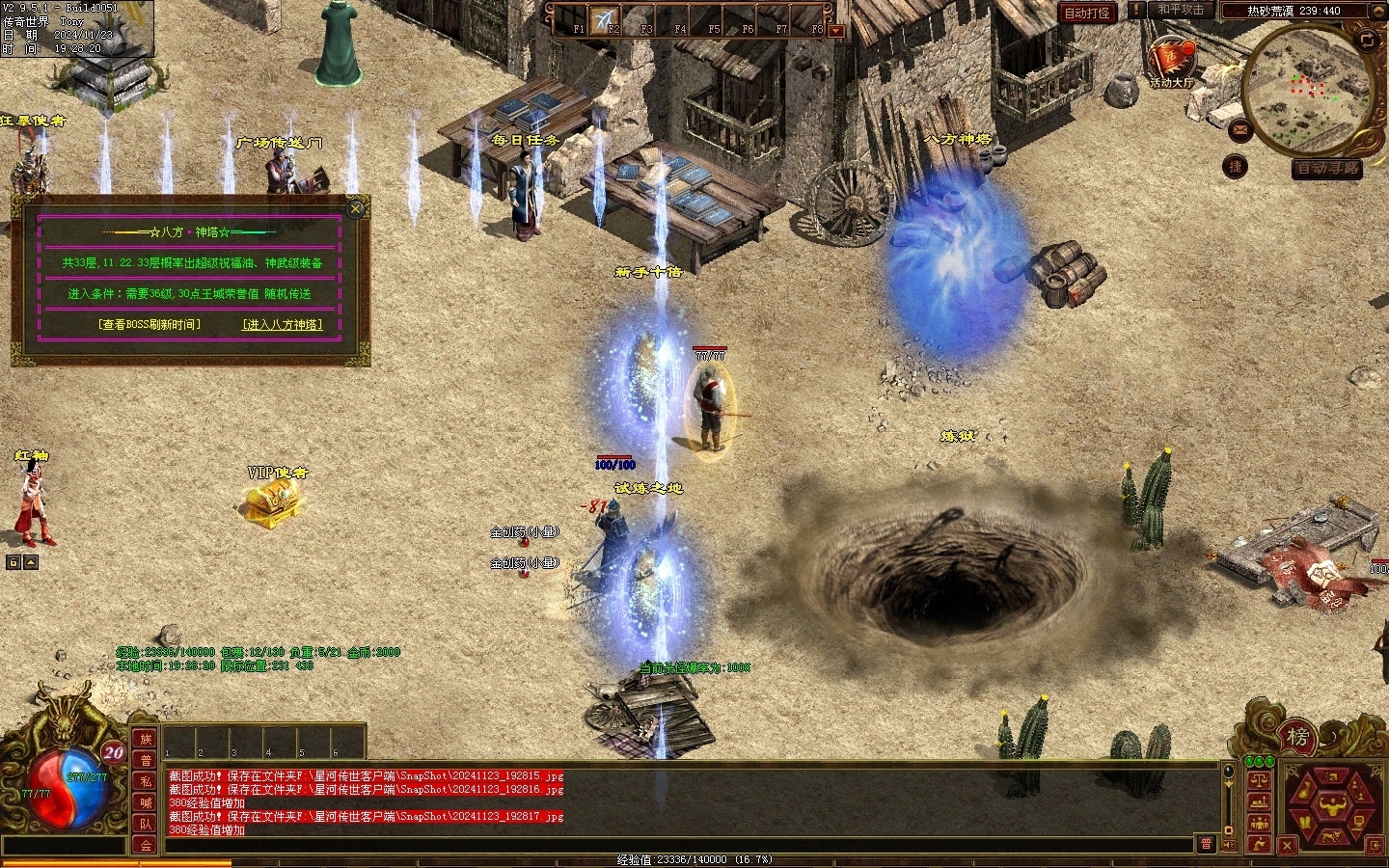Viewport: 1389px width, 868px height.
Task: Switch to the 队 team chat channel
Action: (x=146, y=824)
